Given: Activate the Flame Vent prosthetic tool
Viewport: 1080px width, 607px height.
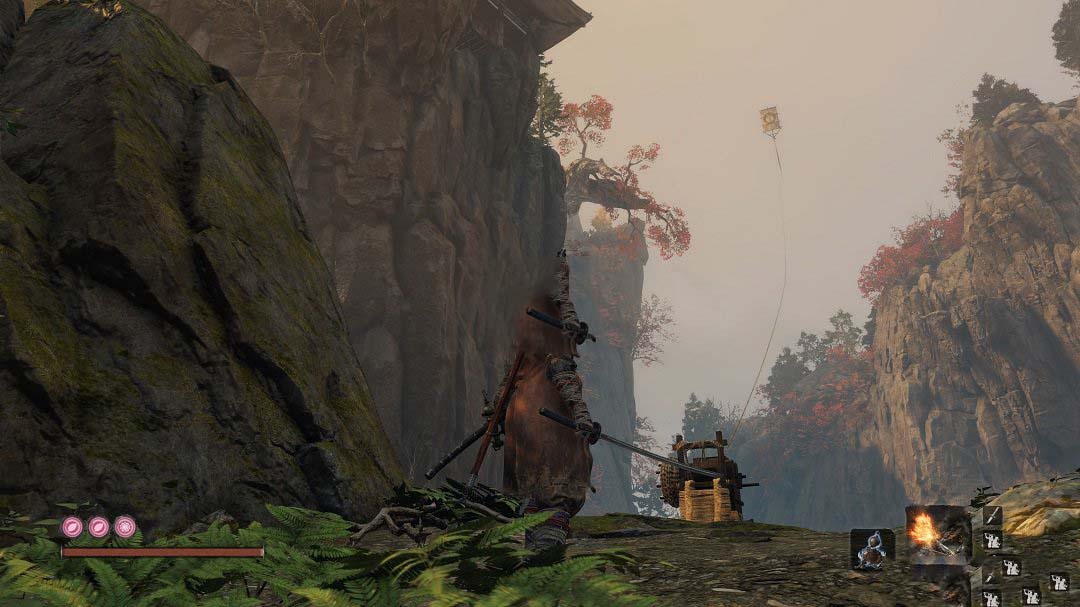Looking at the screenshot, I should 937,532.
